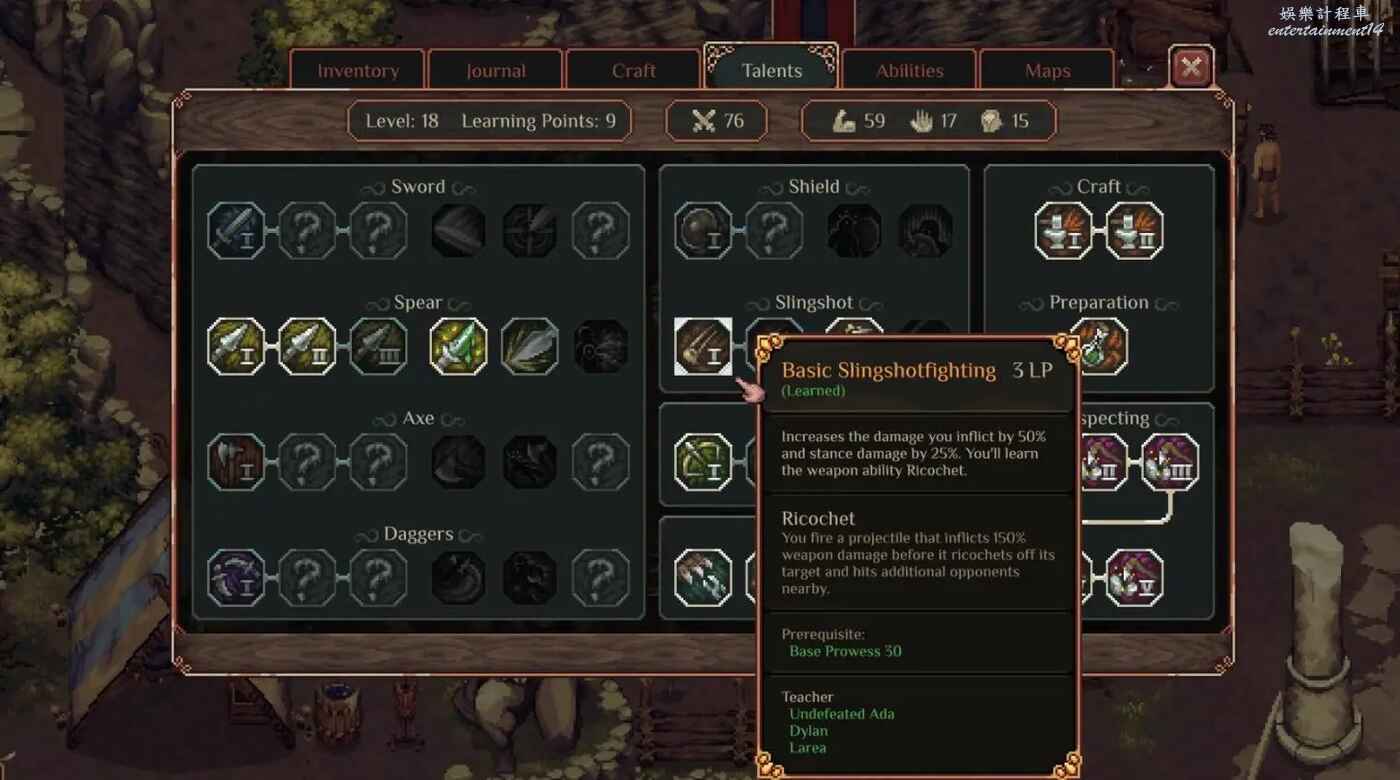Show the Abilities tab
This screenshot has width=1400, height=780.
[x=910, y=71]
